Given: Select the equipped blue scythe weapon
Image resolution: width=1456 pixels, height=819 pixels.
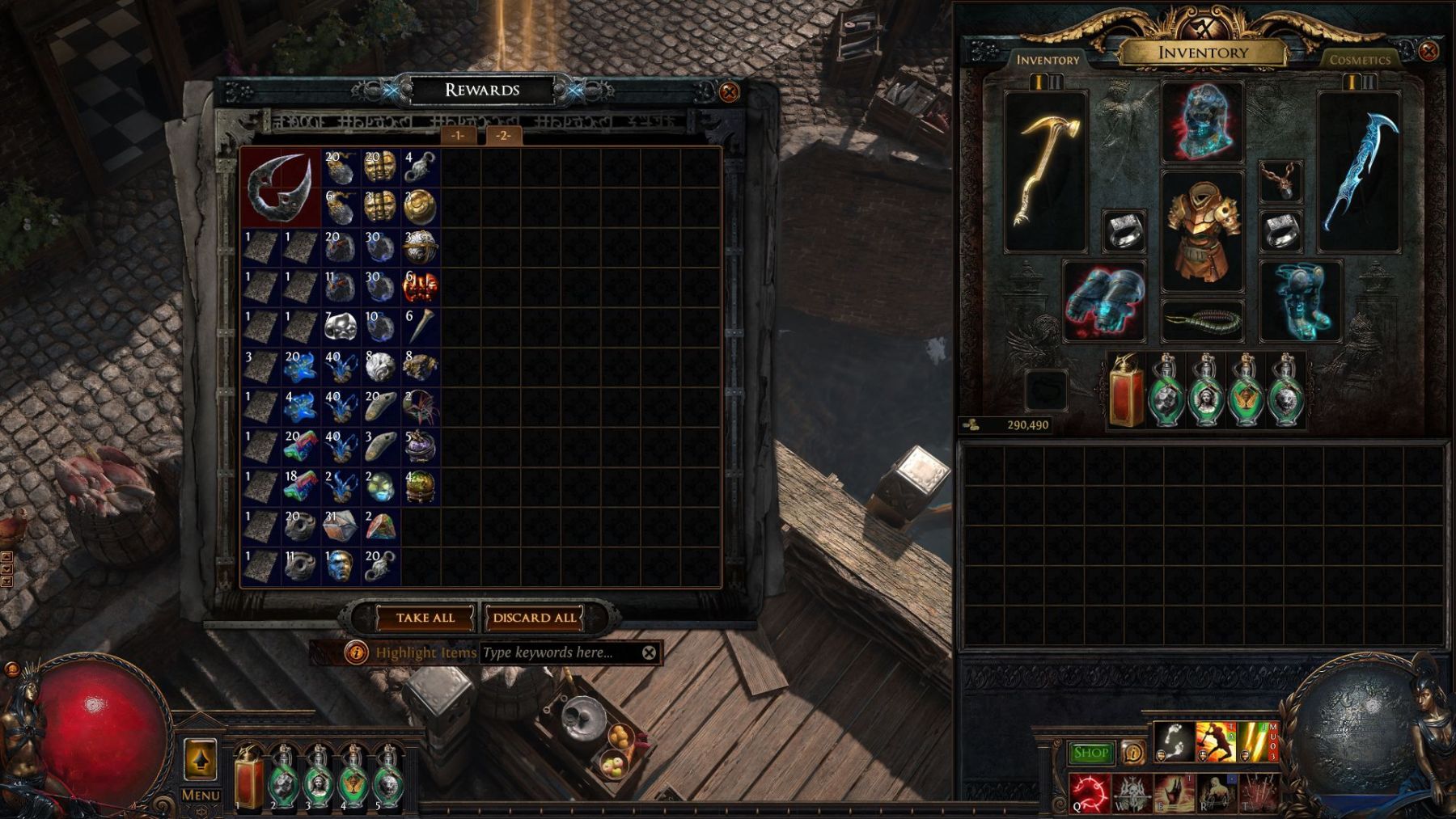Looking at the screenshot, I should click(x=1359, y=171).
